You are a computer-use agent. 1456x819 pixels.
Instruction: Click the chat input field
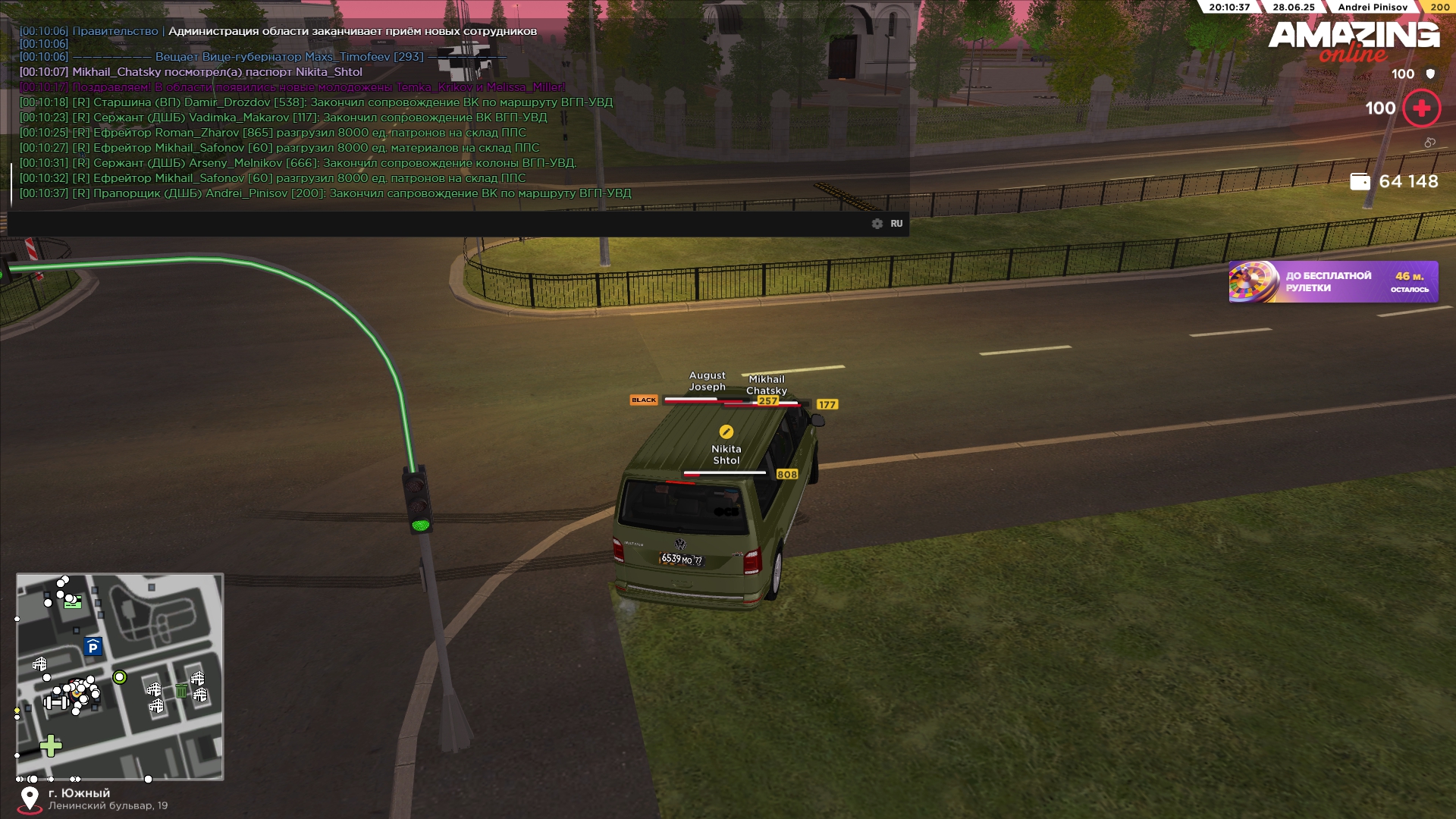pos(440,224)
